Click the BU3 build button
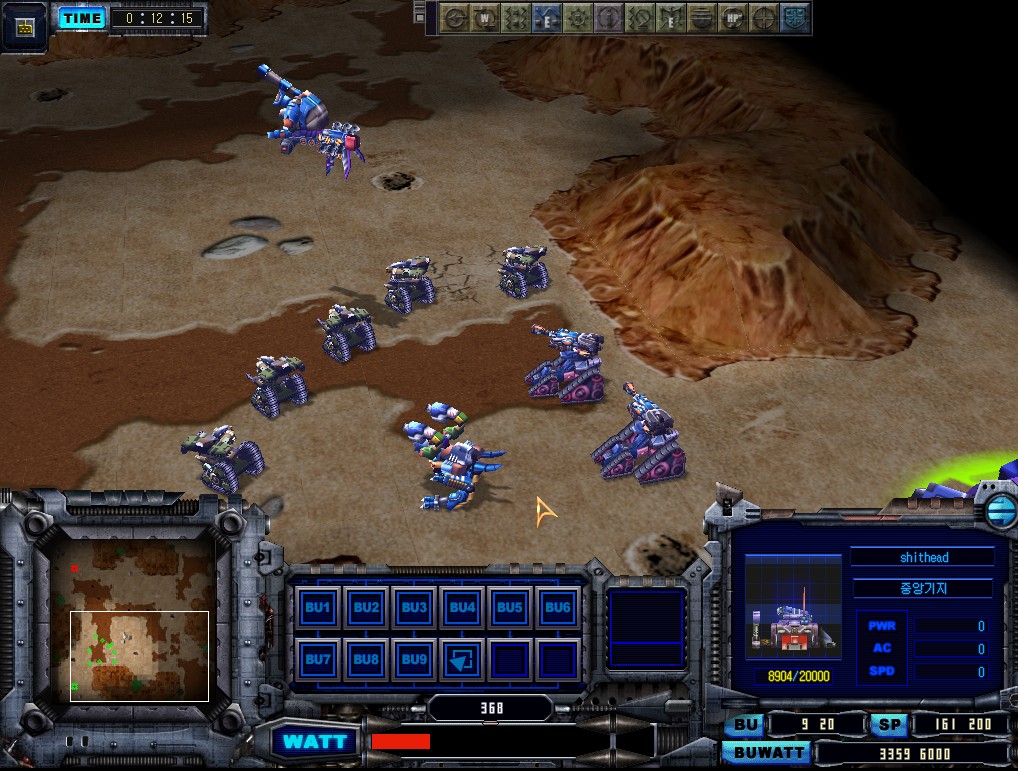 pos(414,607)
